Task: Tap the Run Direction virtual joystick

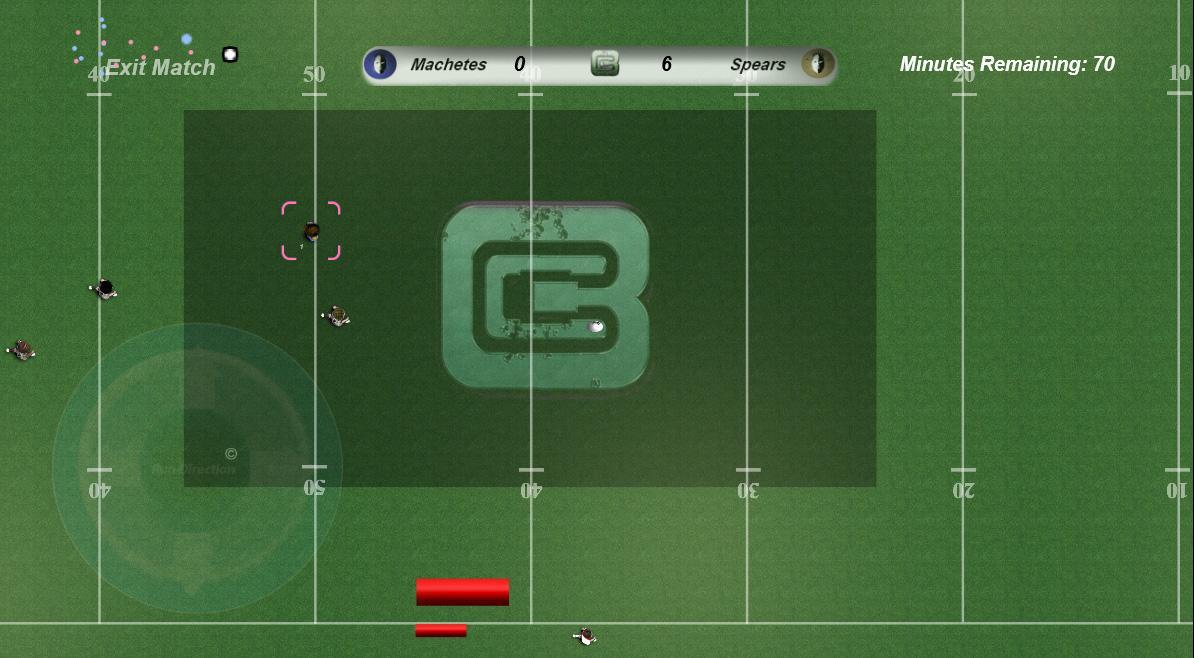Action: (x=197, y=468)
